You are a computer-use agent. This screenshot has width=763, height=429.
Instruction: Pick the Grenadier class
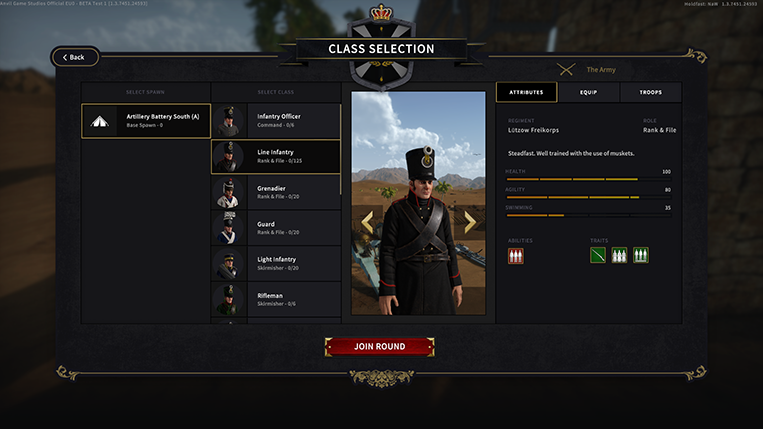click(275, 192)
